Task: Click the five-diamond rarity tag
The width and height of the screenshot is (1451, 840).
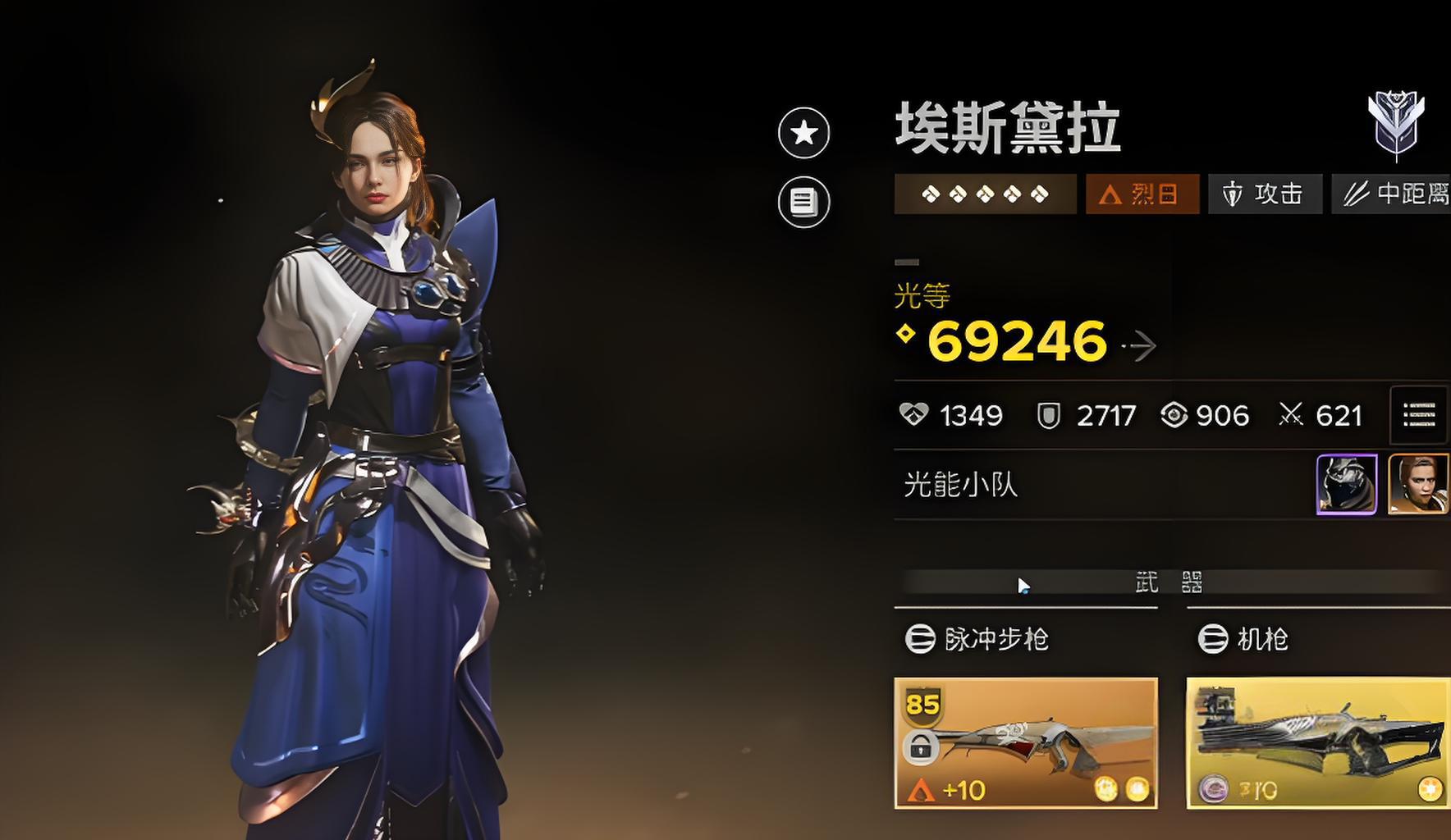Action: (985, 194)
